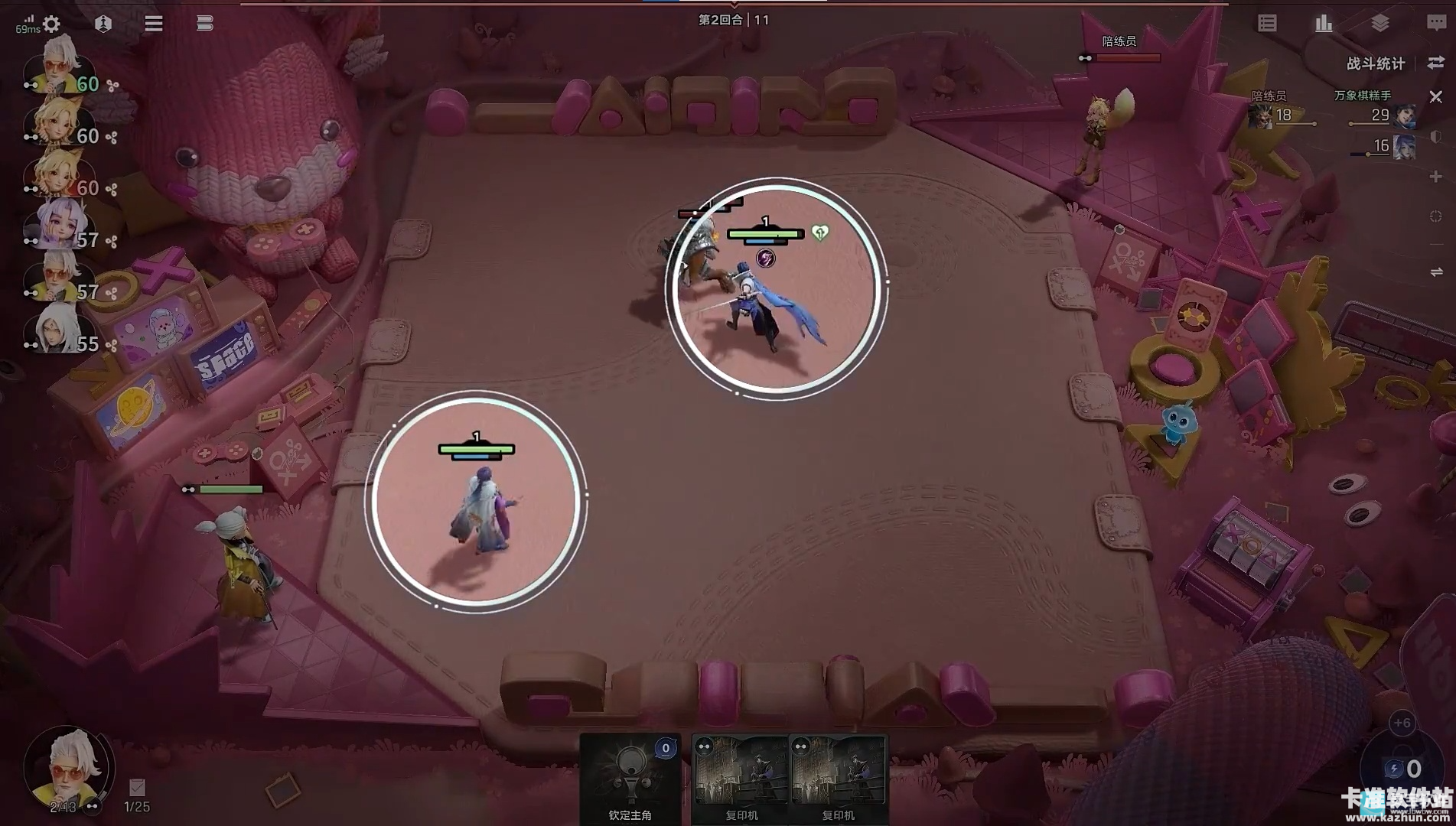This screenshot has width=1456, height=826.
Task: Click the swap arrows below the crosshair filter
Action: pos(1435,272)
